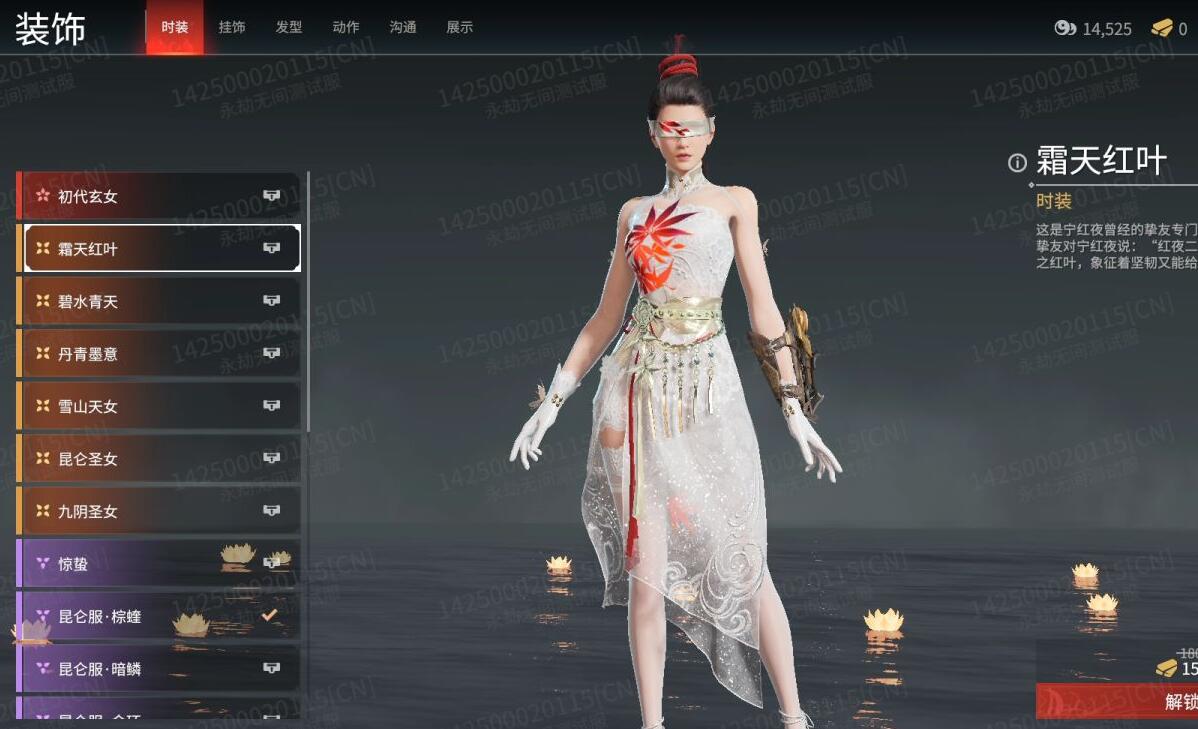Select the 初代玄女 outfit
Image resolution: width=1198 pixels, height=729 pixels.
(160, 196)
